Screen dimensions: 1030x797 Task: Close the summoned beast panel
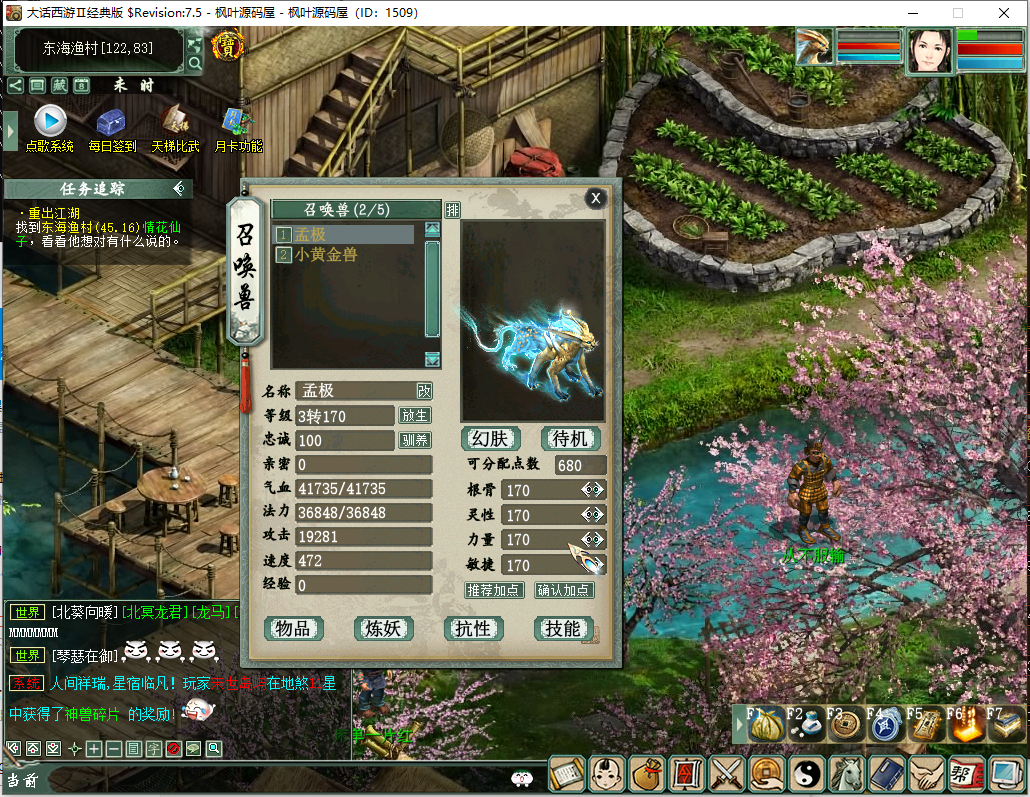coord(596,198)
